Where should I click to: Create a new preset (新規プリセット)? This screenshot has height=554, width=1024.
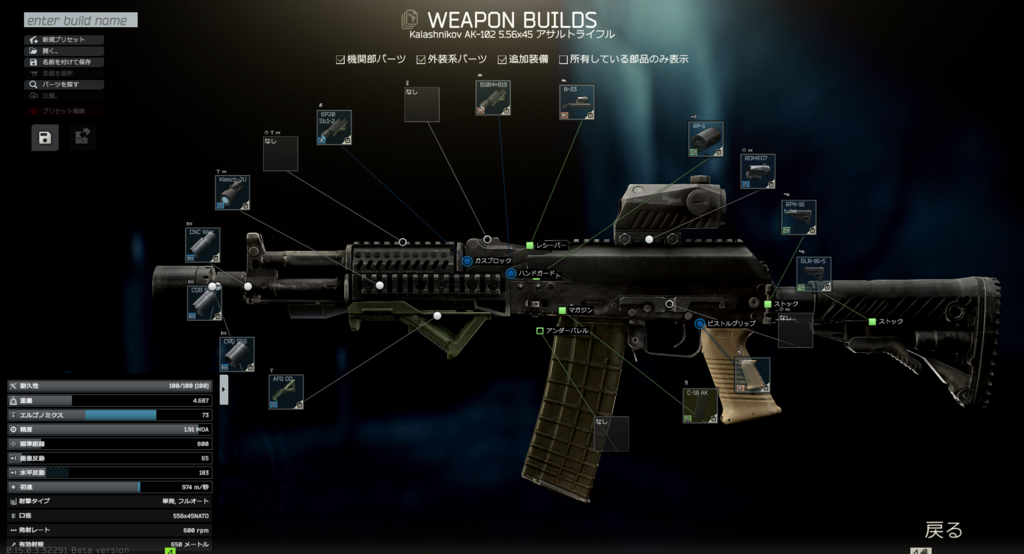pos(60,40)
